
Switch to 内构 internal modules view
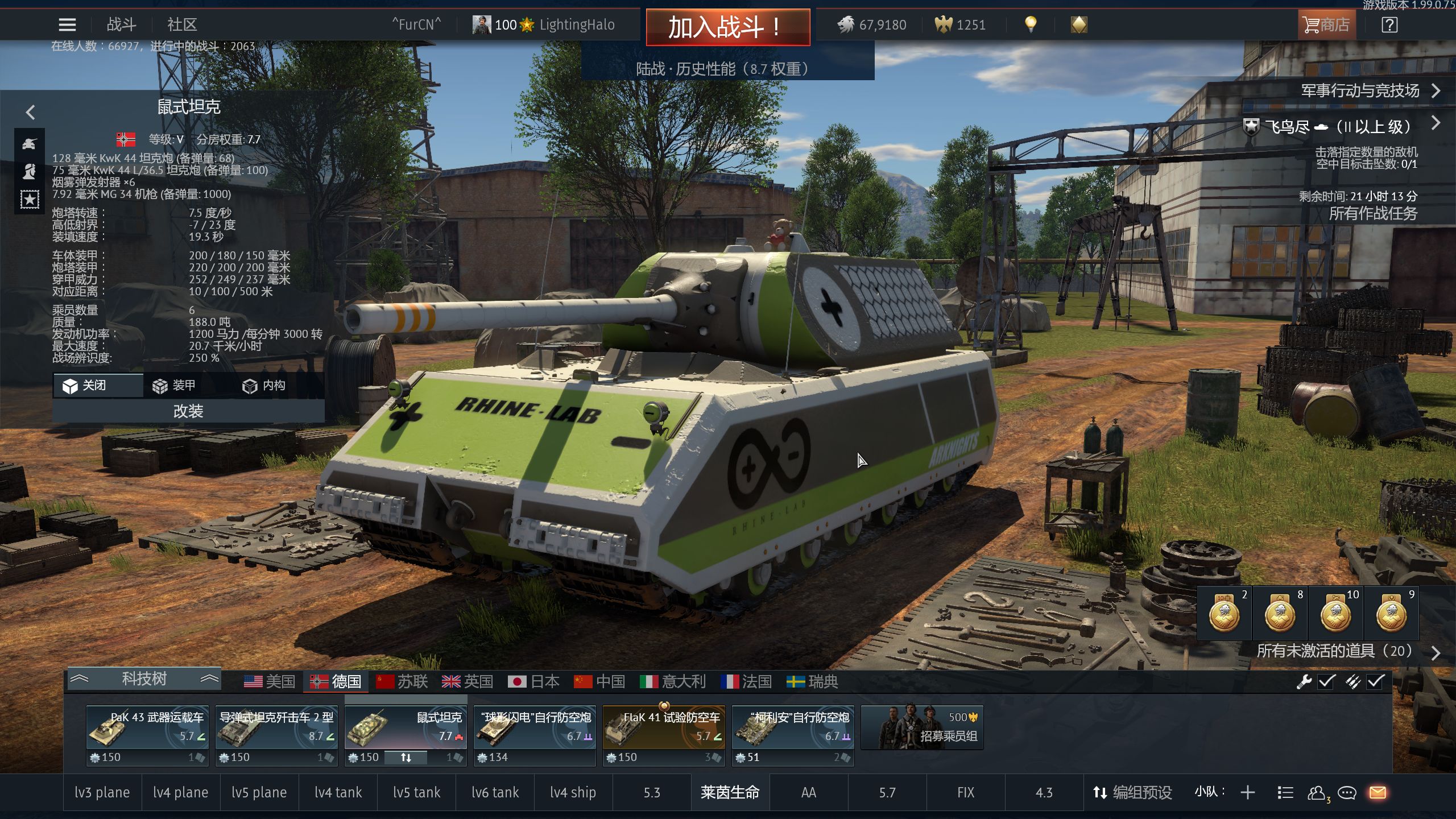pyautogui.click(x=264, y=386)
